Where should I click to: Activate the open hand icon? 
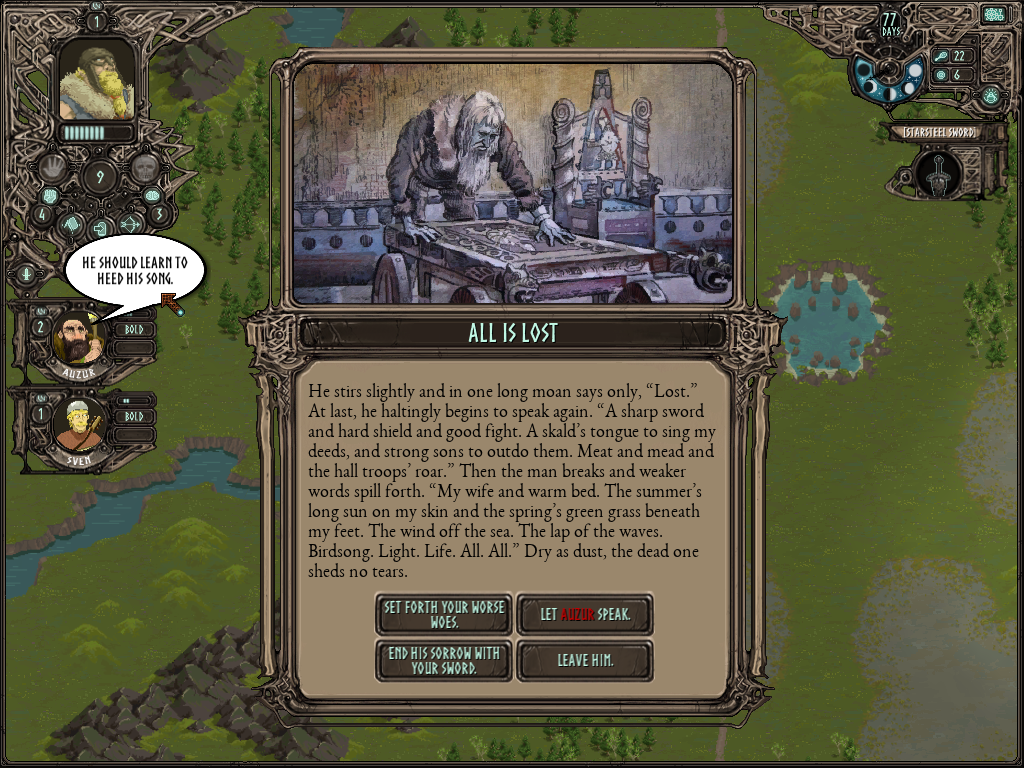click(x=54, y=166)
